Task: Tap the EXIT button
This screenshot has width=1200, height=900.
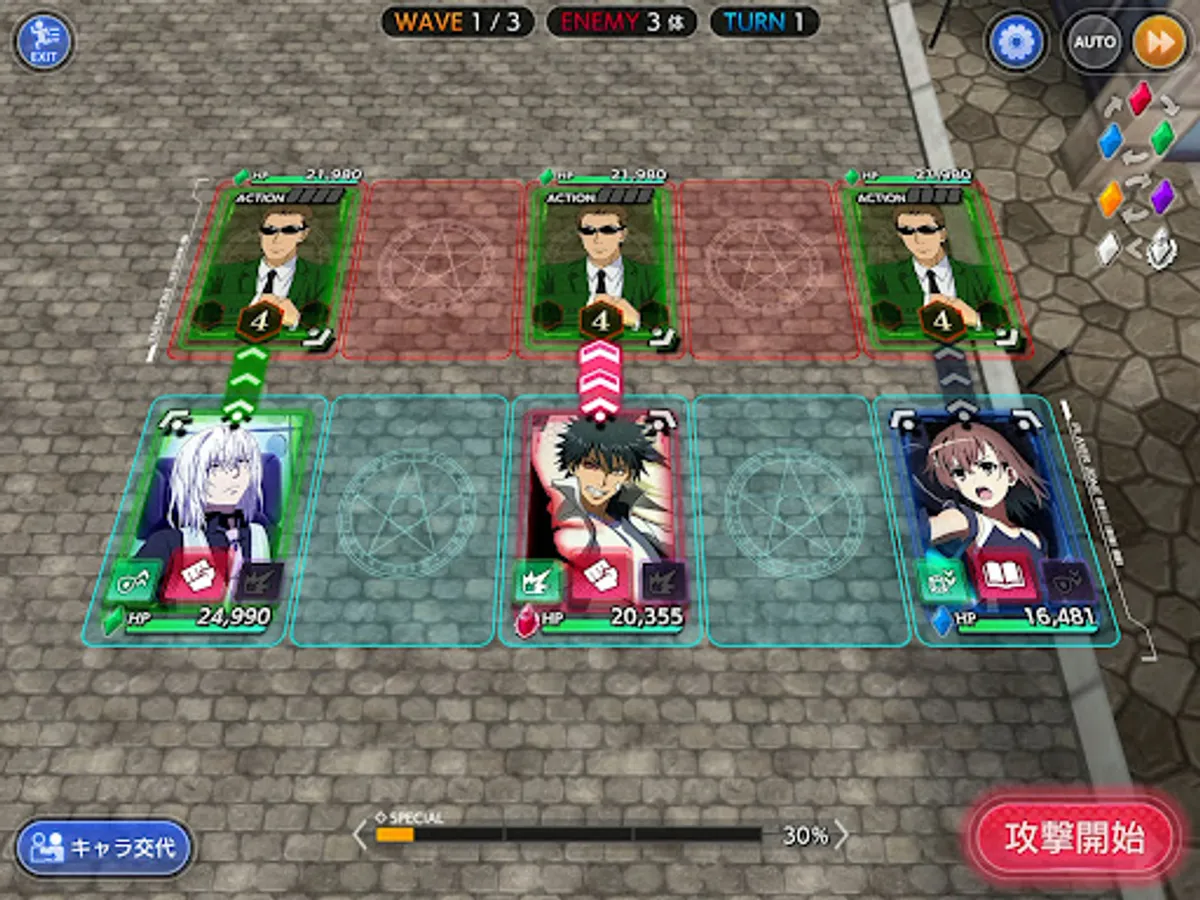Action: pos(44,41)
